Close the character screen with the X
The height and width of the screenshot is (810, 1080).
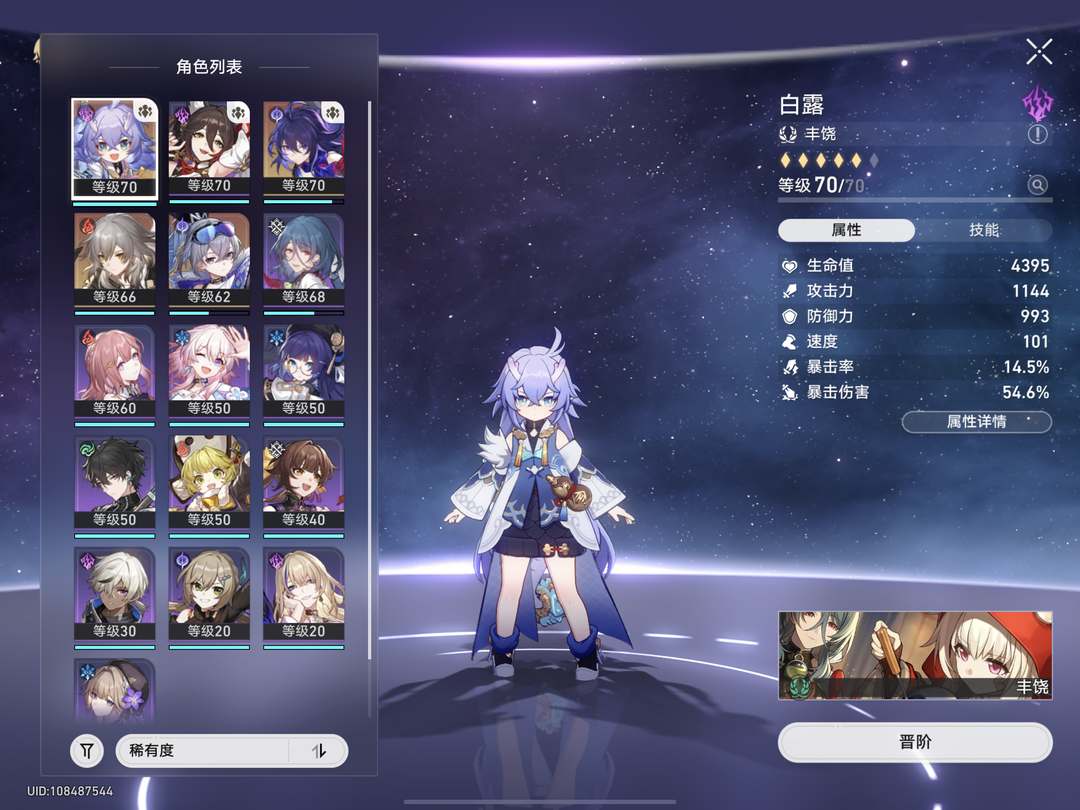tap(1039, 52)
